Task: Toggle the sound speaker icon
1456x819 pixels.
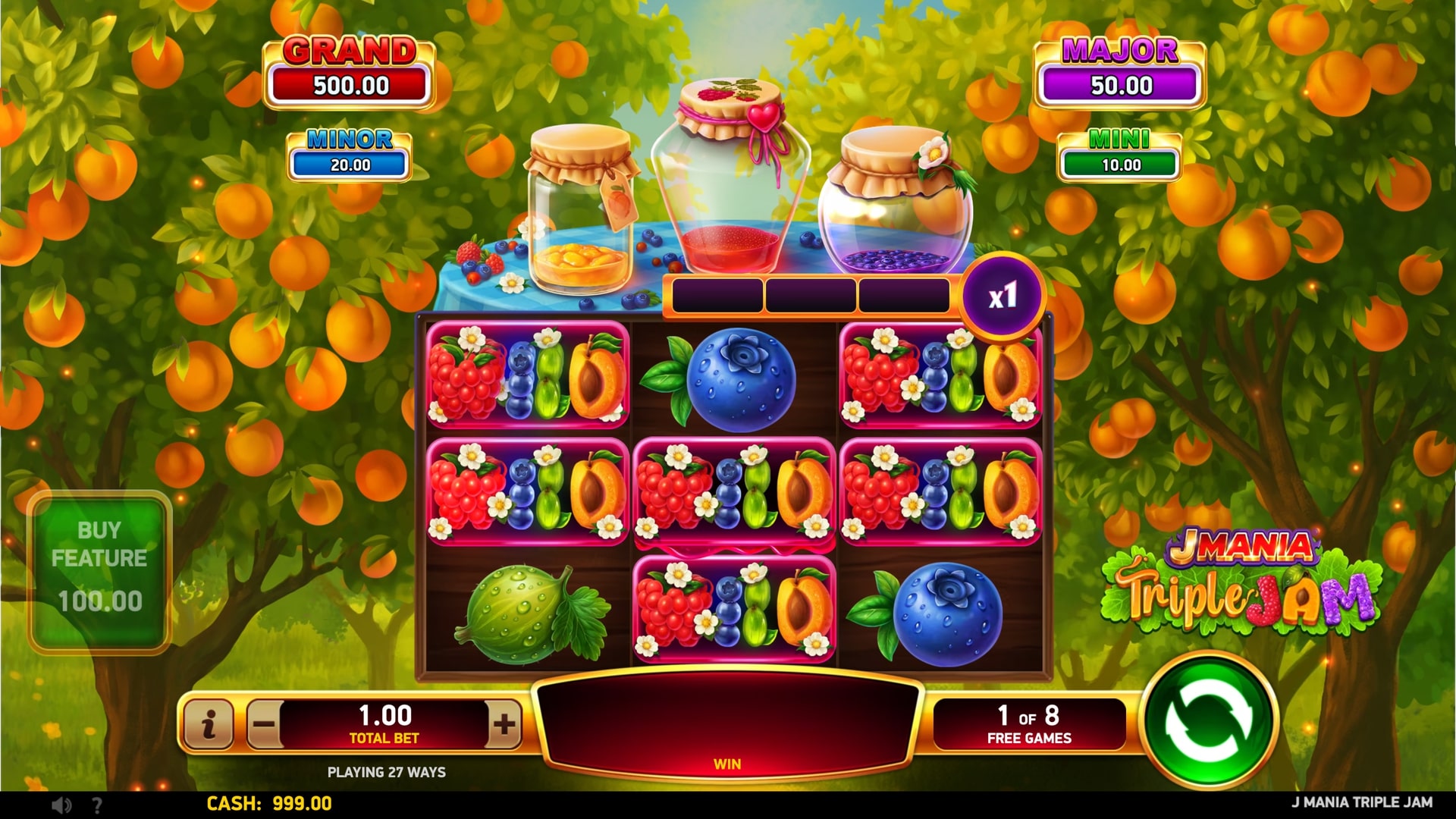Action: pos(62,805)
